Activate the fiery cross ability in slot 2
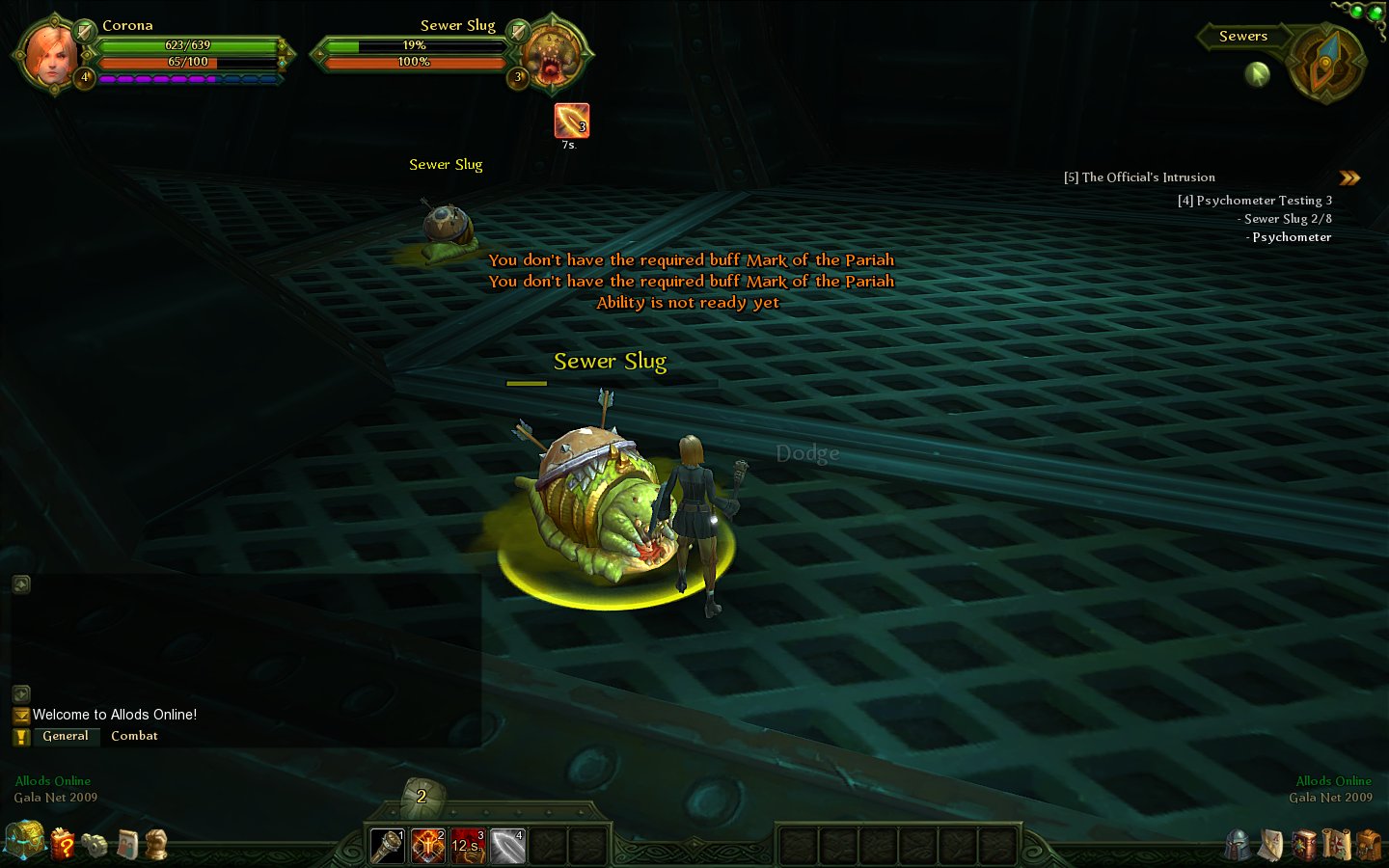This screenshot has height=868, width=1389. tap(427, 846)
